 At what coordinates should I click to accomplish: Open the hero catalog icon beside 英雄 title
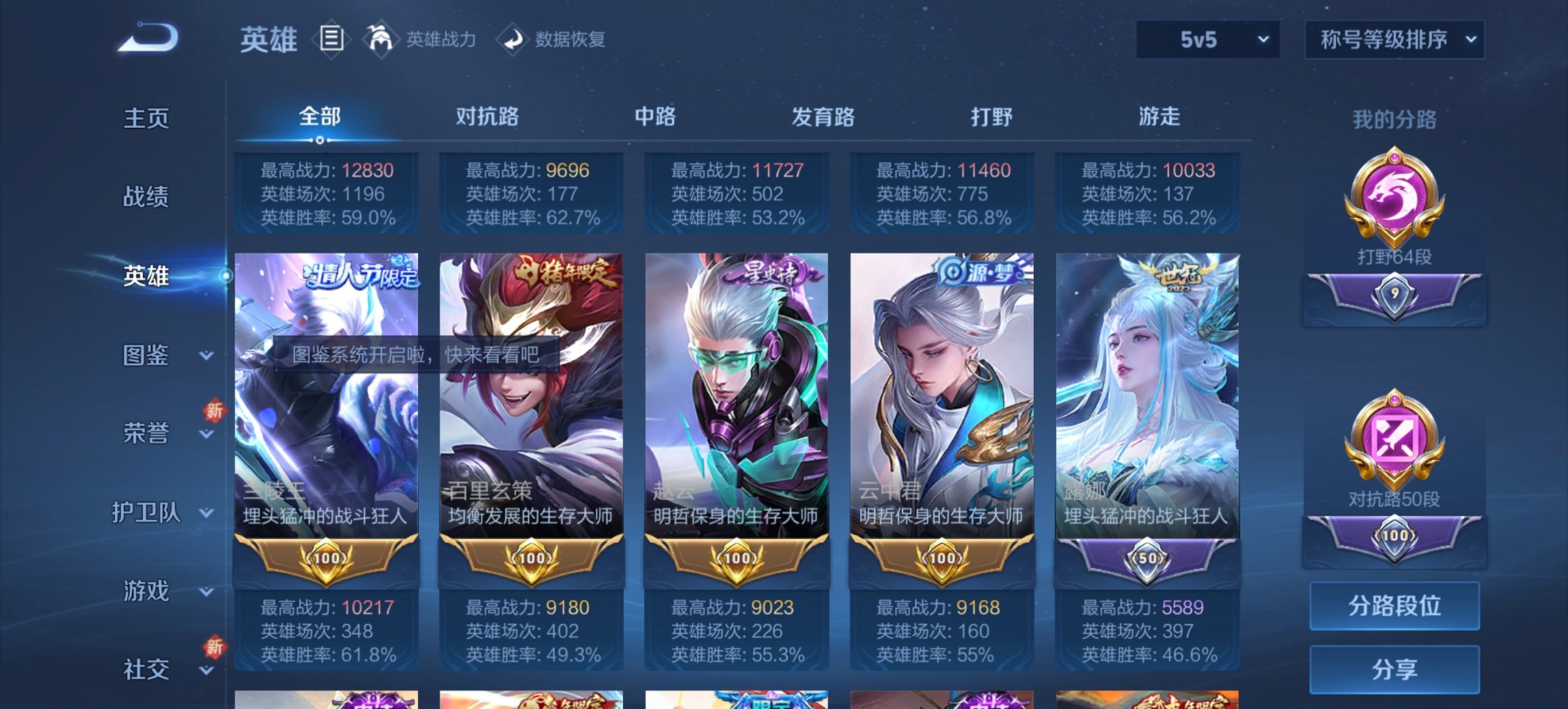click(331, 39)
